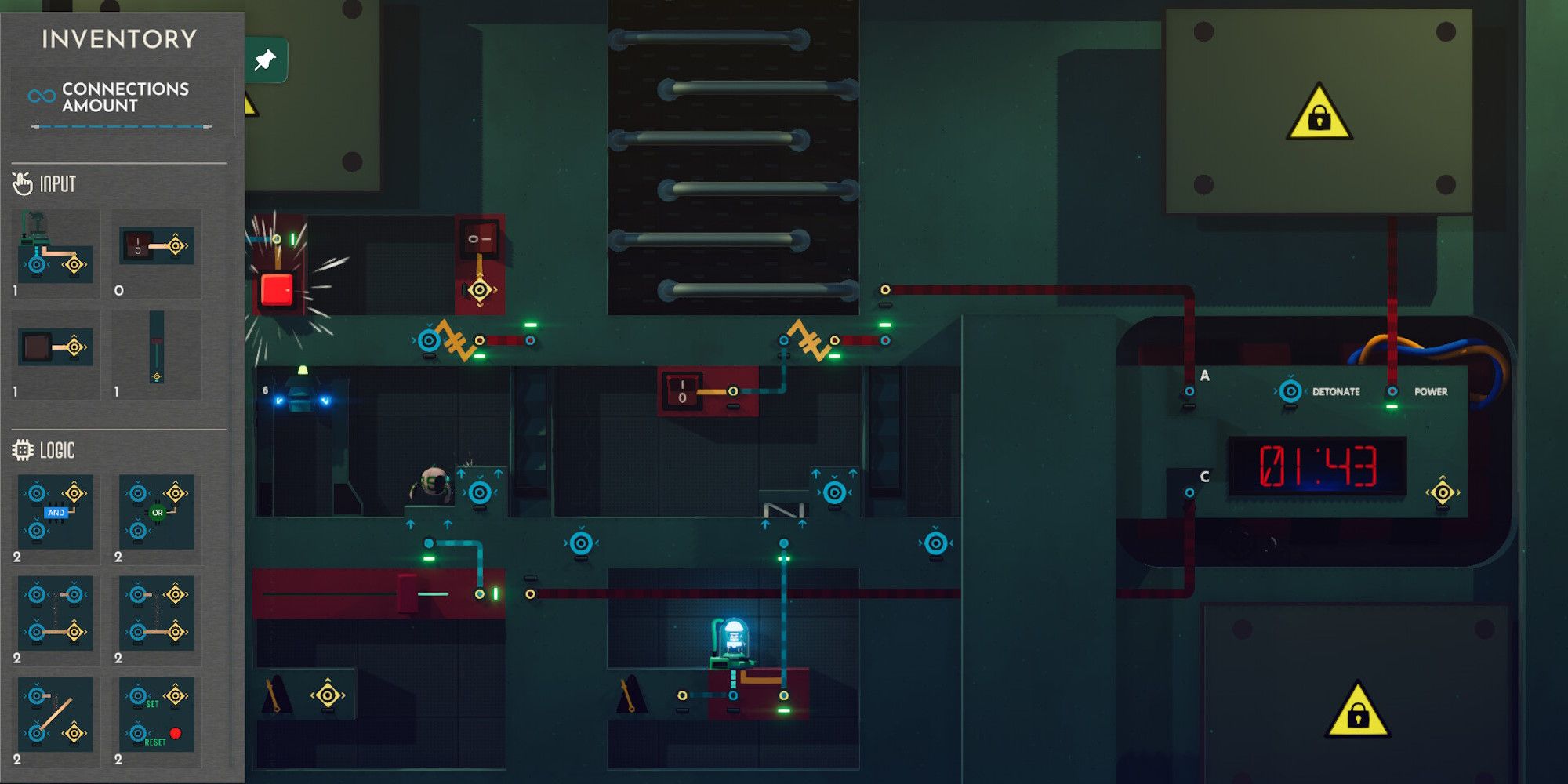The image size is (1568, 784).
Task: Click the big red push button on the board
Action: point(277,289)
